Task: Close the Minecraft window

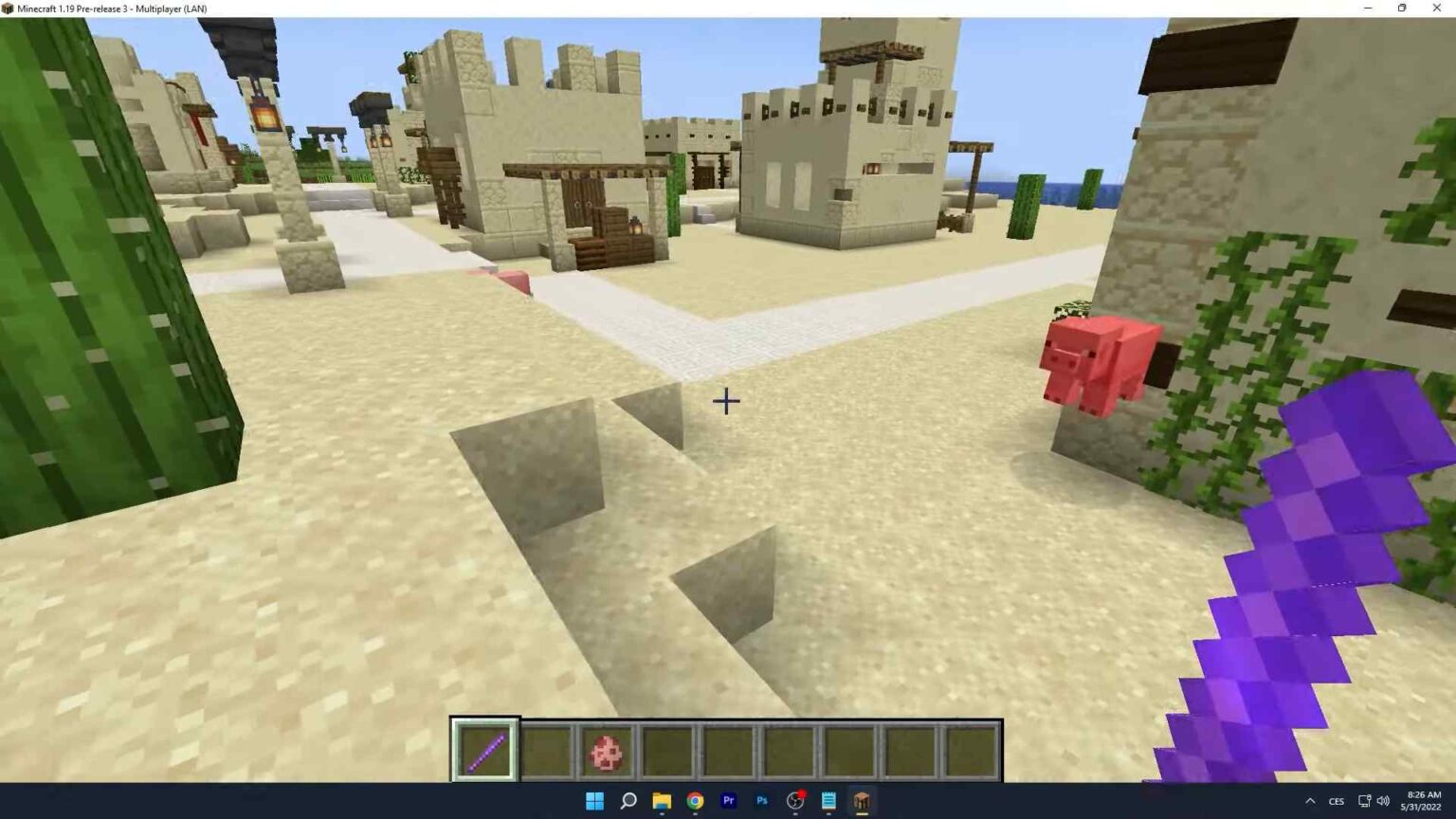Action: pos(1436,9)
